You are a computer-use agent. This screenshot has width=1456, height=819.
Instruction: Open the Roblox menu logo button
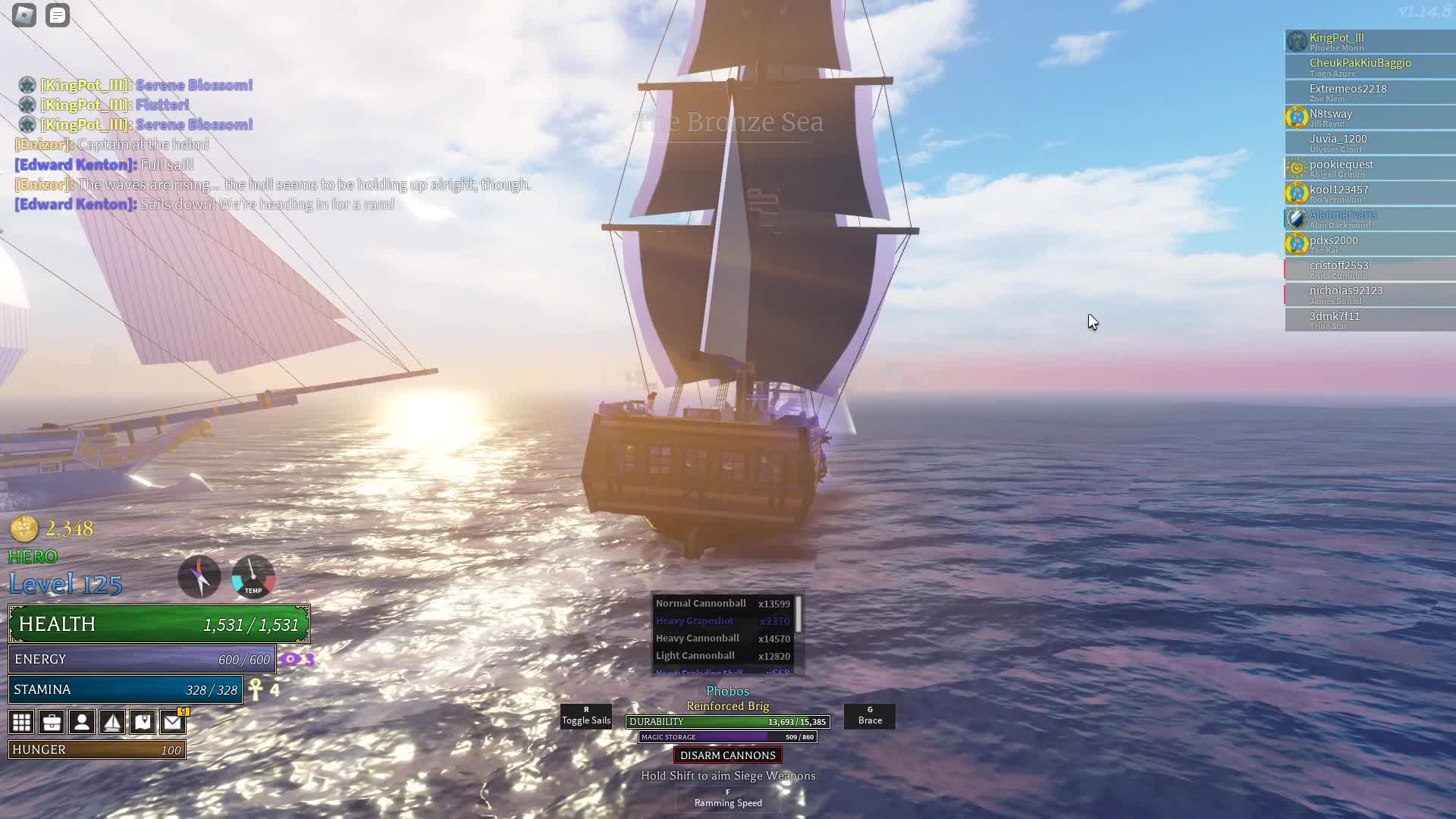[x=24, y=15]
